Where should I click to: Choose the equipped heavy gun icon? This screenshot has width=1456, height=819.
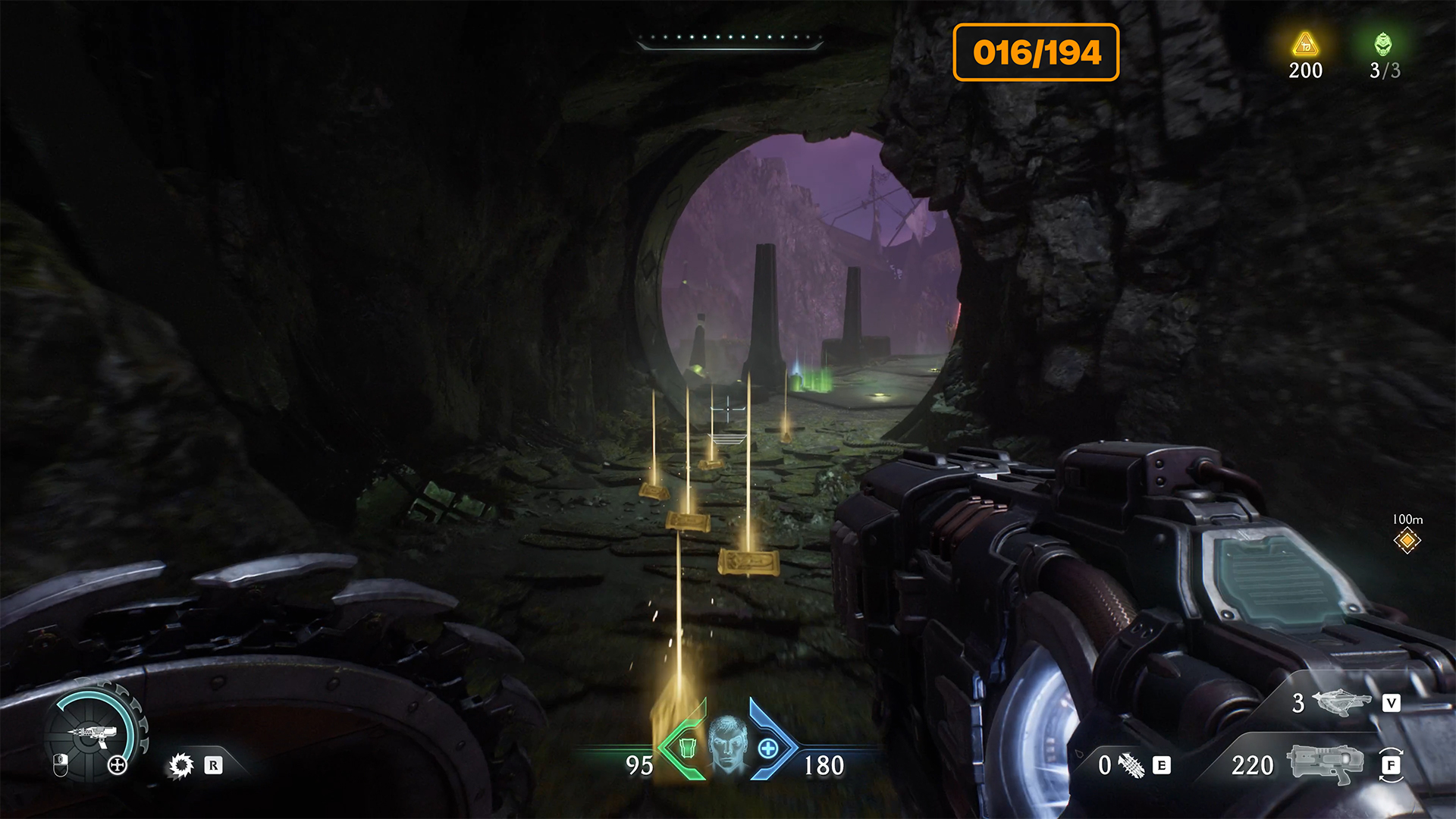coord(1324,764)
